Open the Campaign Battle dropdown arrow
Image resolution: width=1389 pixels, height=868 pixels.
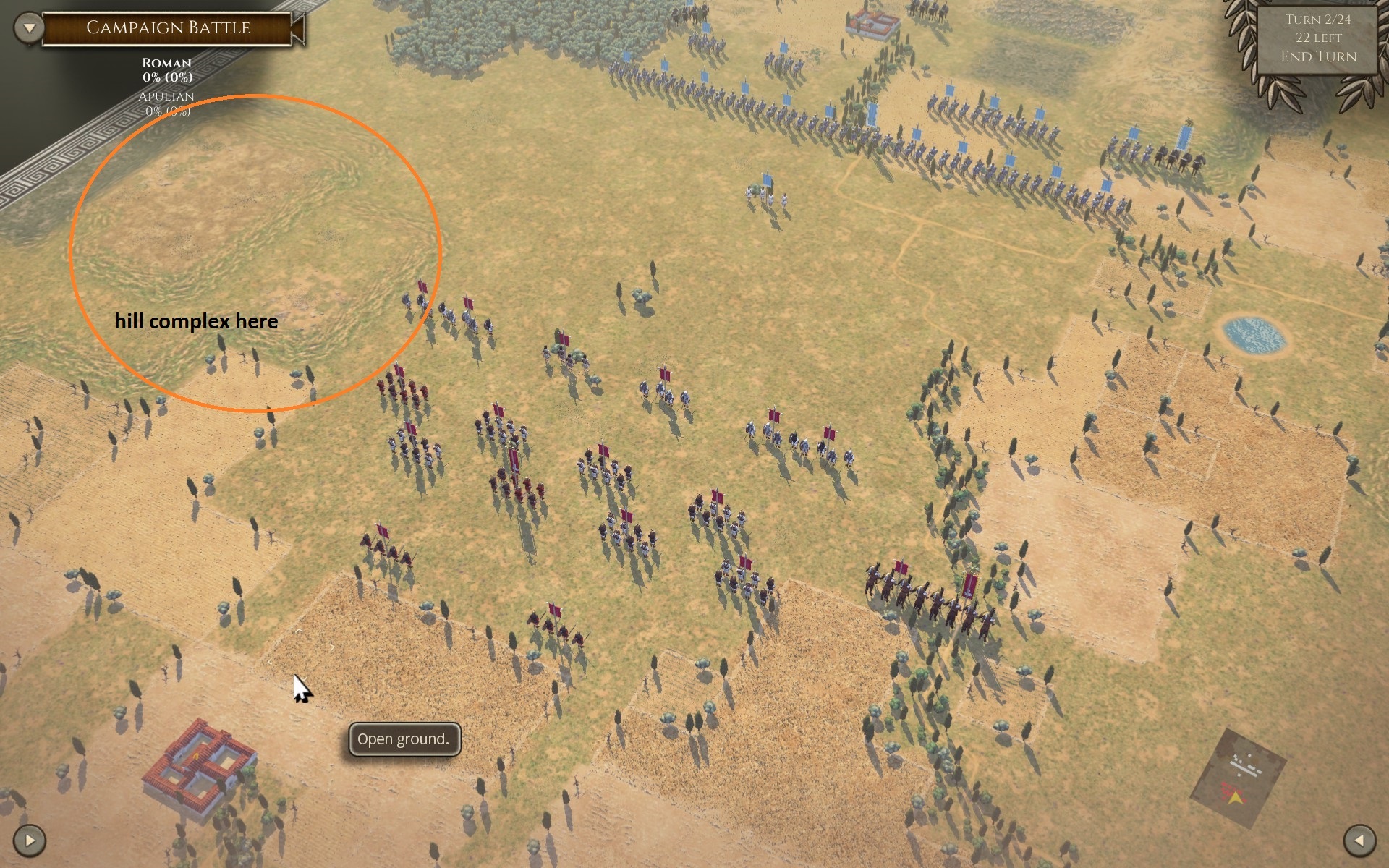(x=29, y=28)
